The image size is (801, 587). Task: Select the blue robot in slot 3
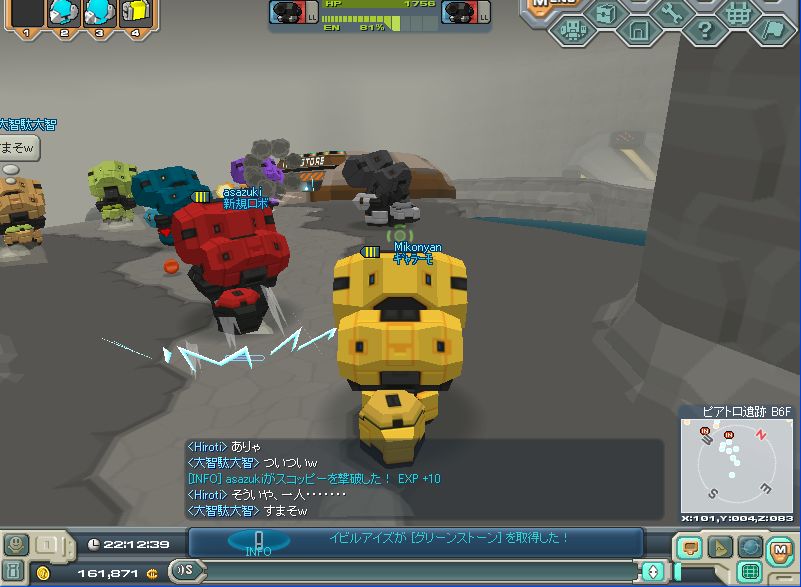click(x=98, y=13)
